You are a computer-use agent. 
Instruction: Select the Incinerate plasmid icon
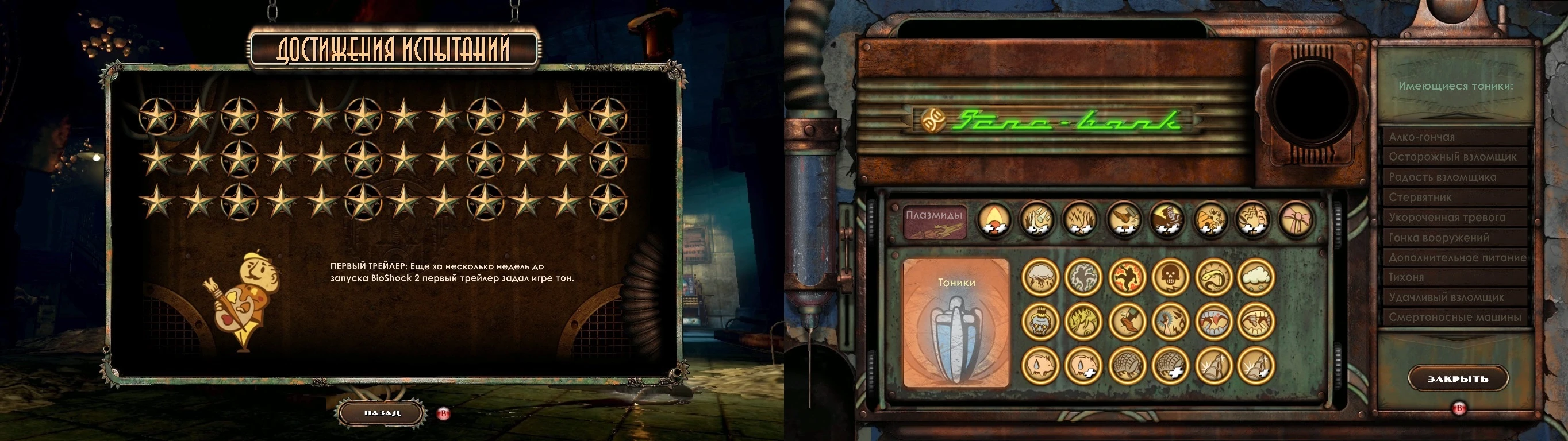pos(994,220)
